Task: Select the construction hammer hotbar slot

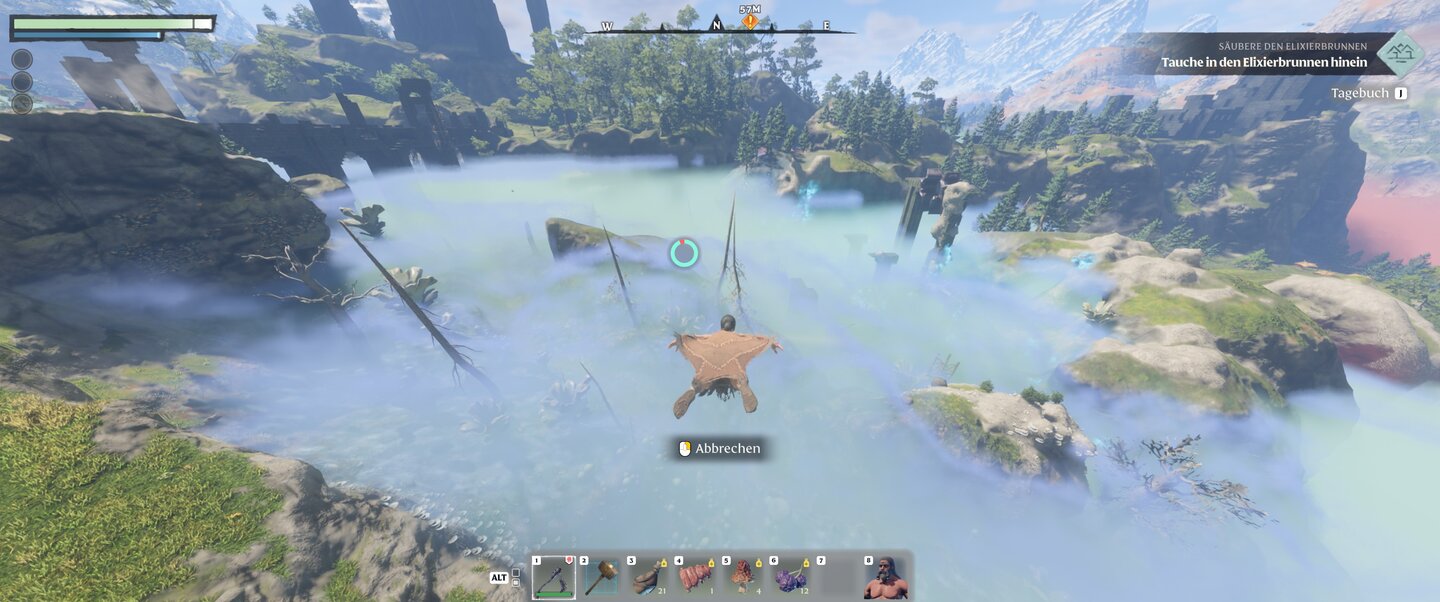Action: pyautogui.click(x=601, y=578)
